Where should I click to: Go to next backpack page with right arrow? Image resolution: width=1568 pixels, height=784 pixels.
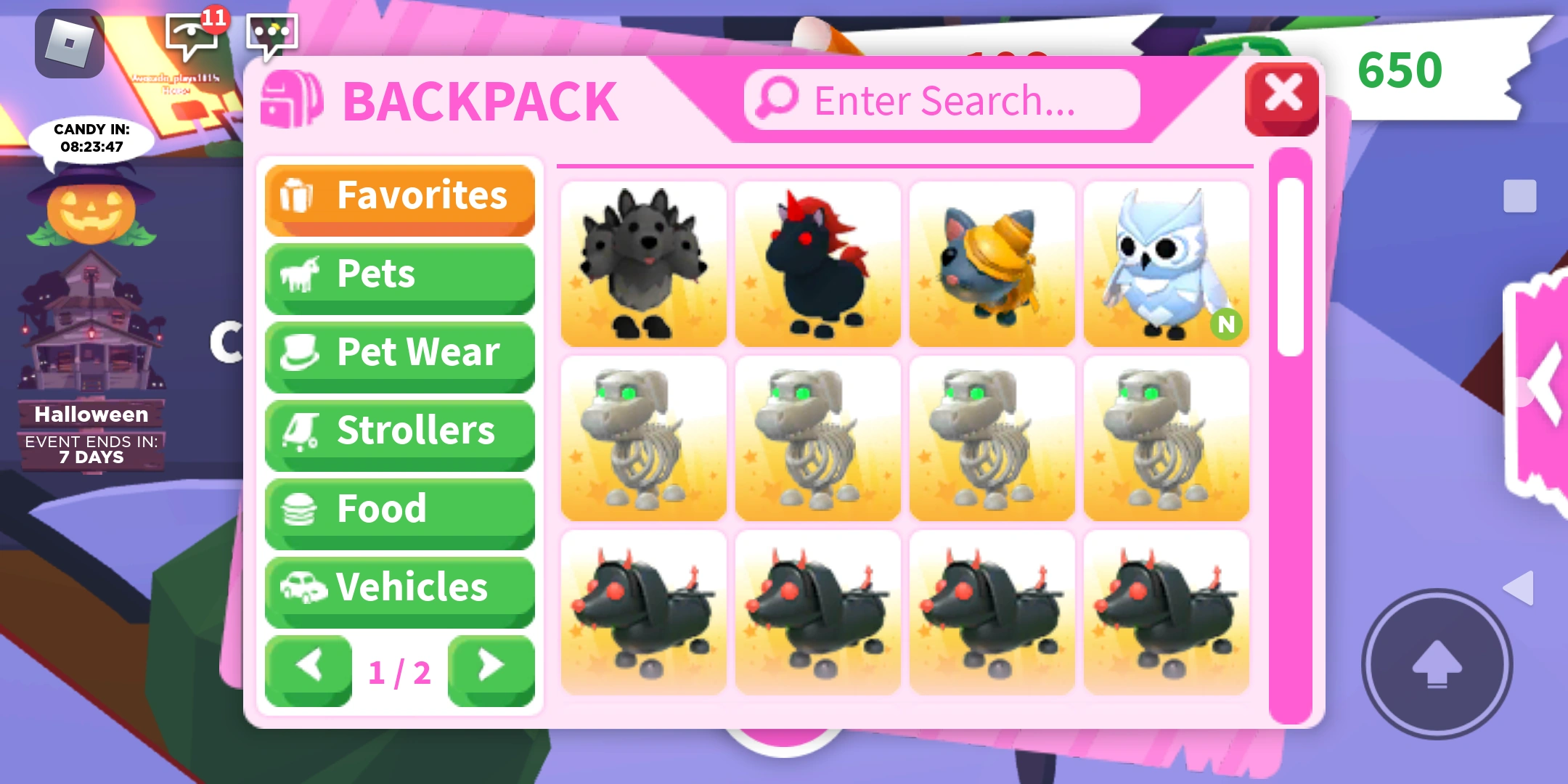pos(491,669)
